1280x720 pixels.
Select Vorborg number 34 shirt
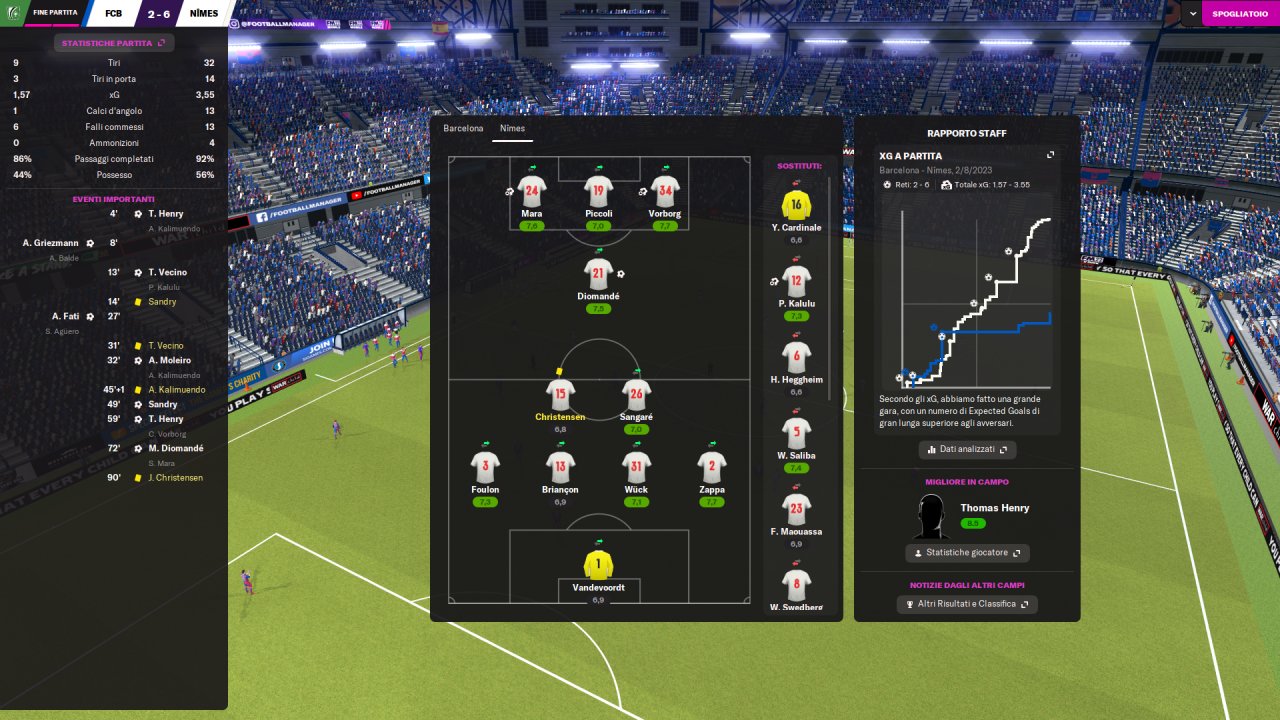[665, 192]
